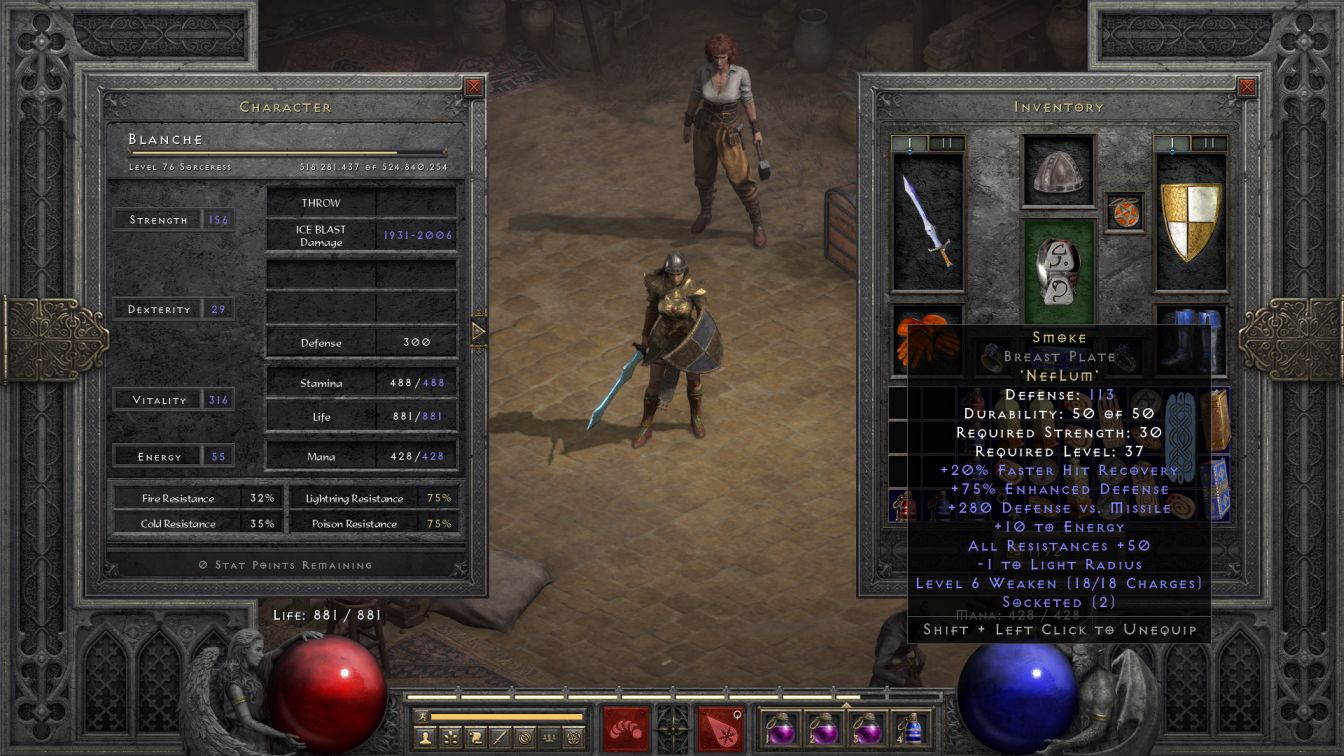
Task: Select the equipped amulet slot
Action: coord(1124,212)
